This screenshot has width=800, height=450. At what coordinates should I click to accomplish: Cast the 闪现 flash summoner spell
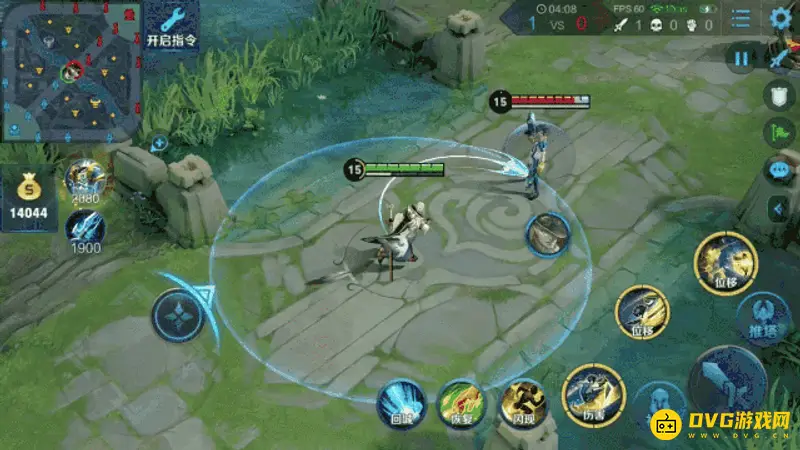tap(522, 402)
